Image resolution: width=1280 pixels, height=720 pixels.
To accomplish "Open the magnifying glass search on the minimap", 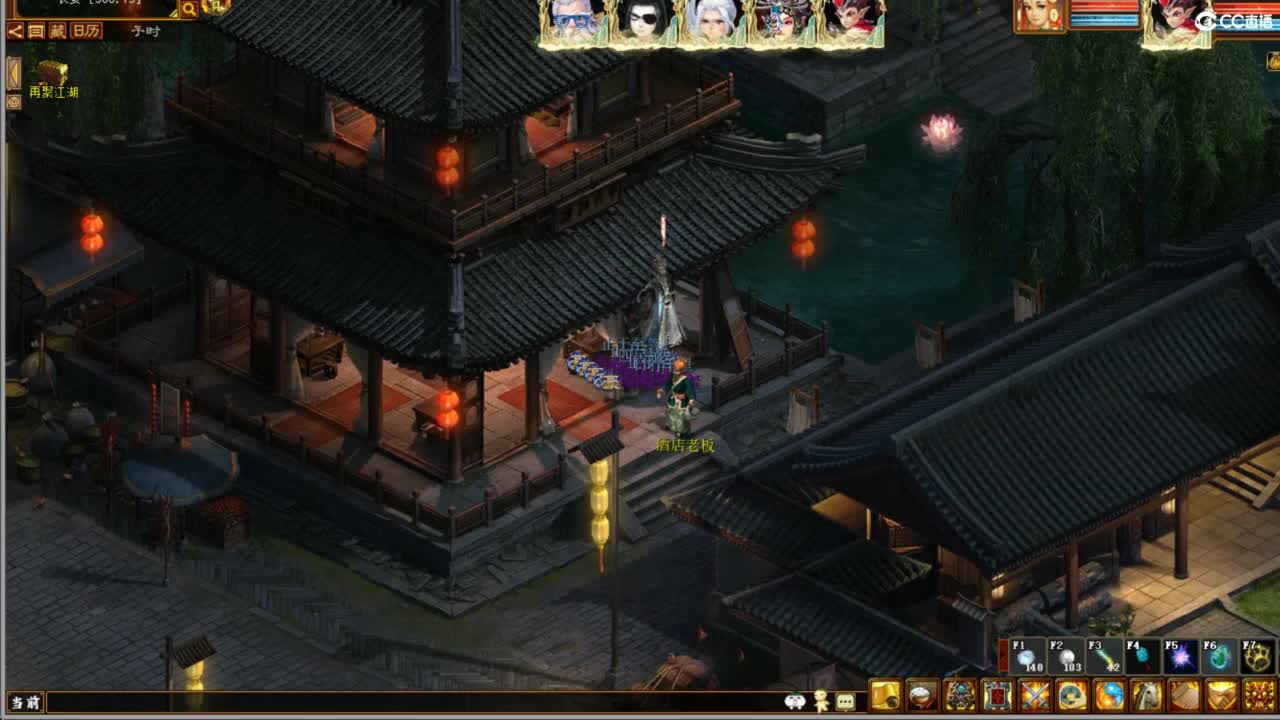I will point(189,10).
